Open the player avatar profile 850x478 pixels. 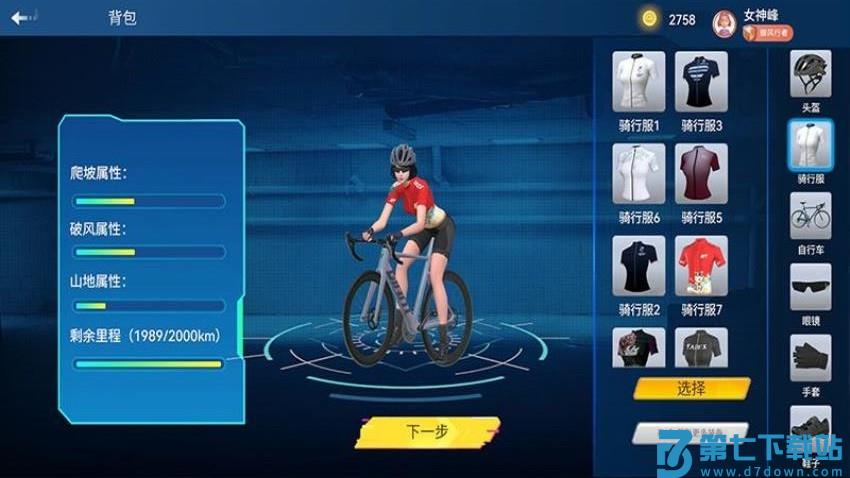pyautogui.click(x=725, y=22)
